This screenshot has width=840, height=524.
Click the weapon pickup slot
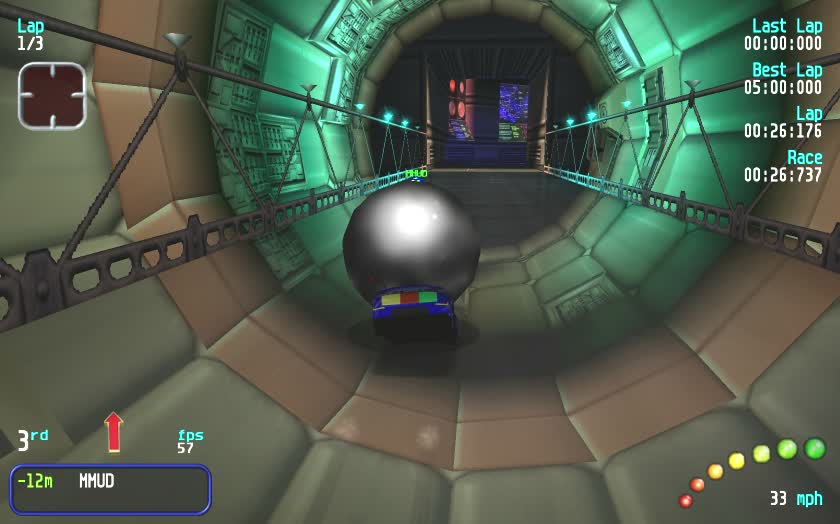52,96
